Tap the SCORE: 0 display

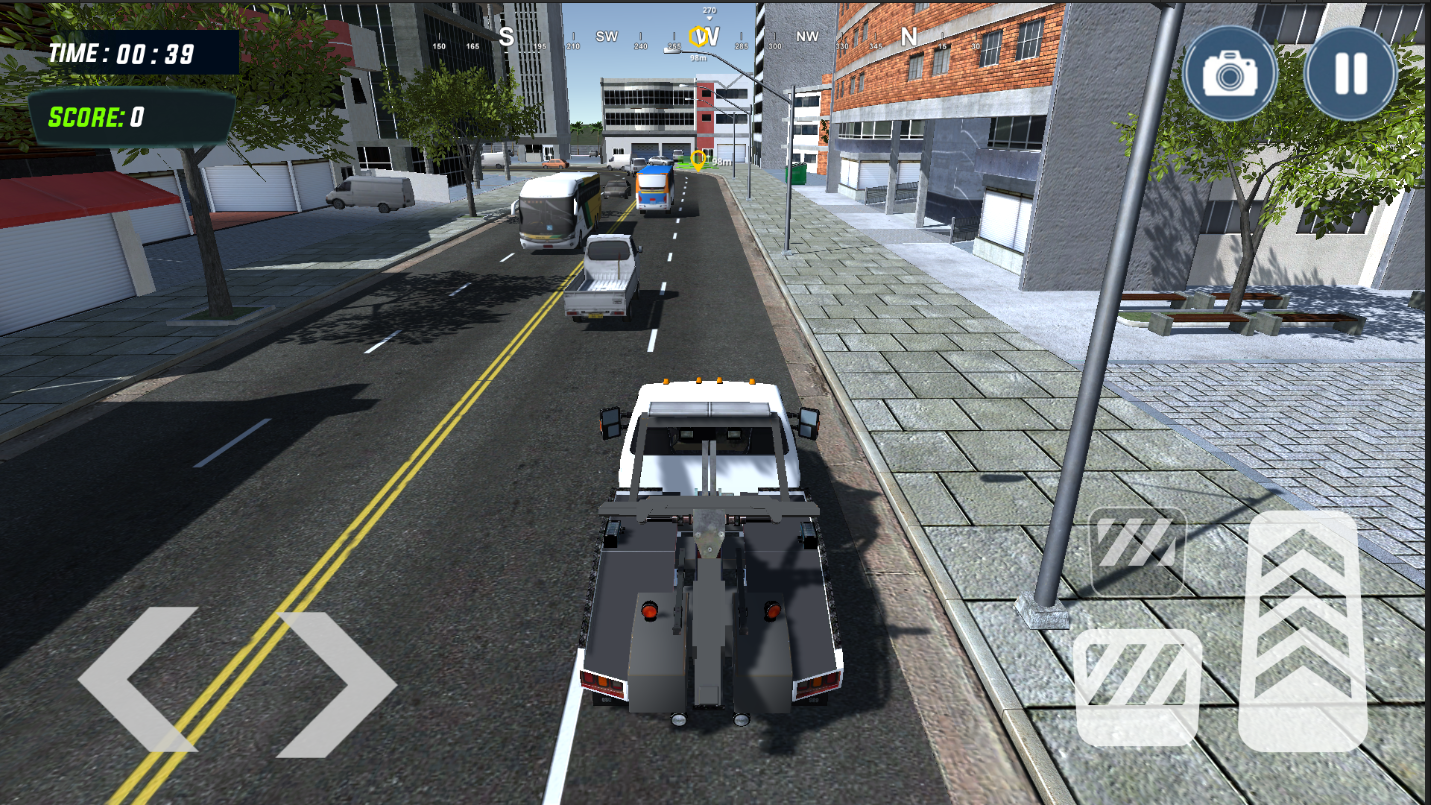click(96, 115)
